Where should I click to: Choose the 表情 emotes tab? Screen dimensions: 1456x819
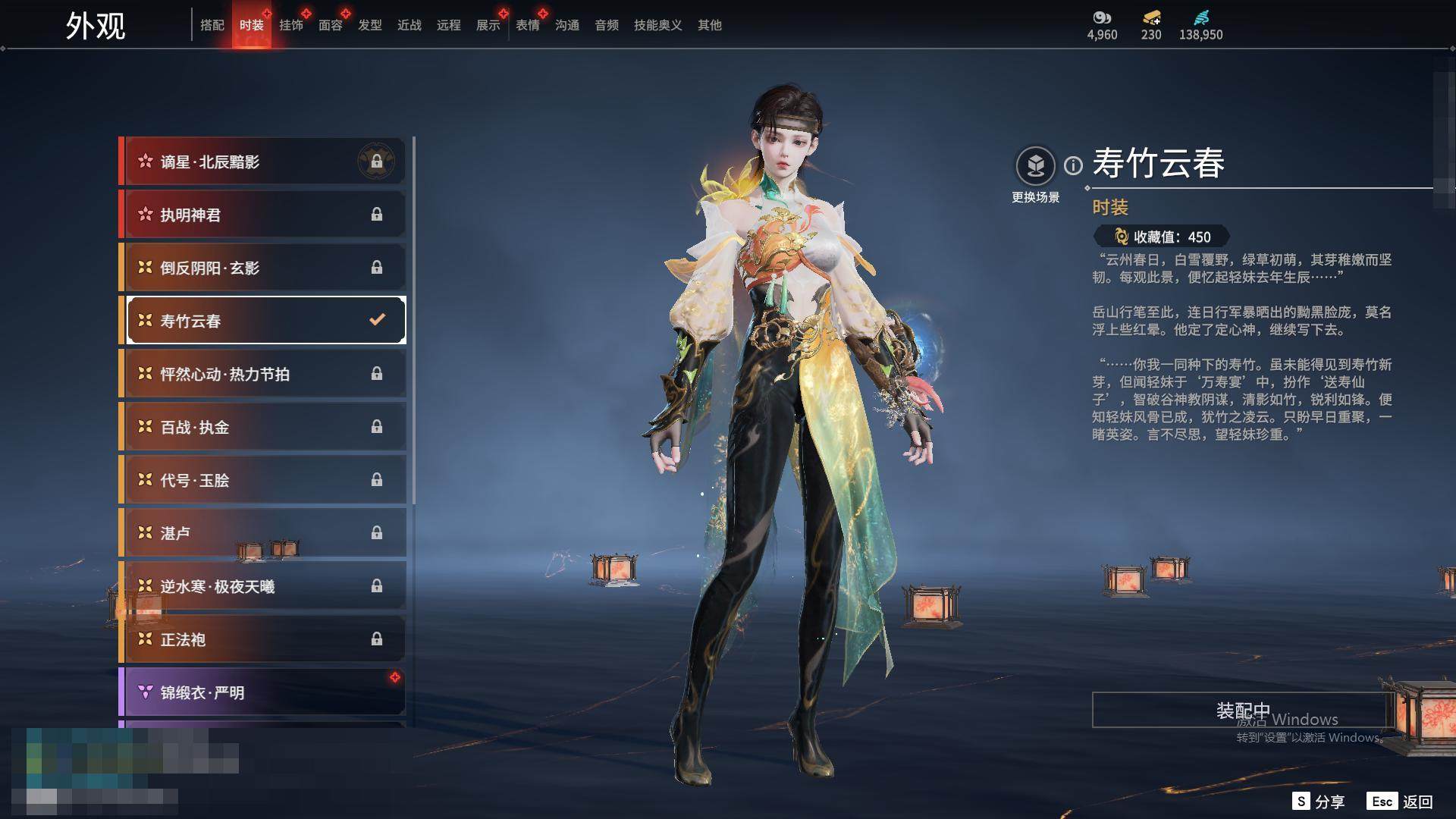(x=527, y=25)
